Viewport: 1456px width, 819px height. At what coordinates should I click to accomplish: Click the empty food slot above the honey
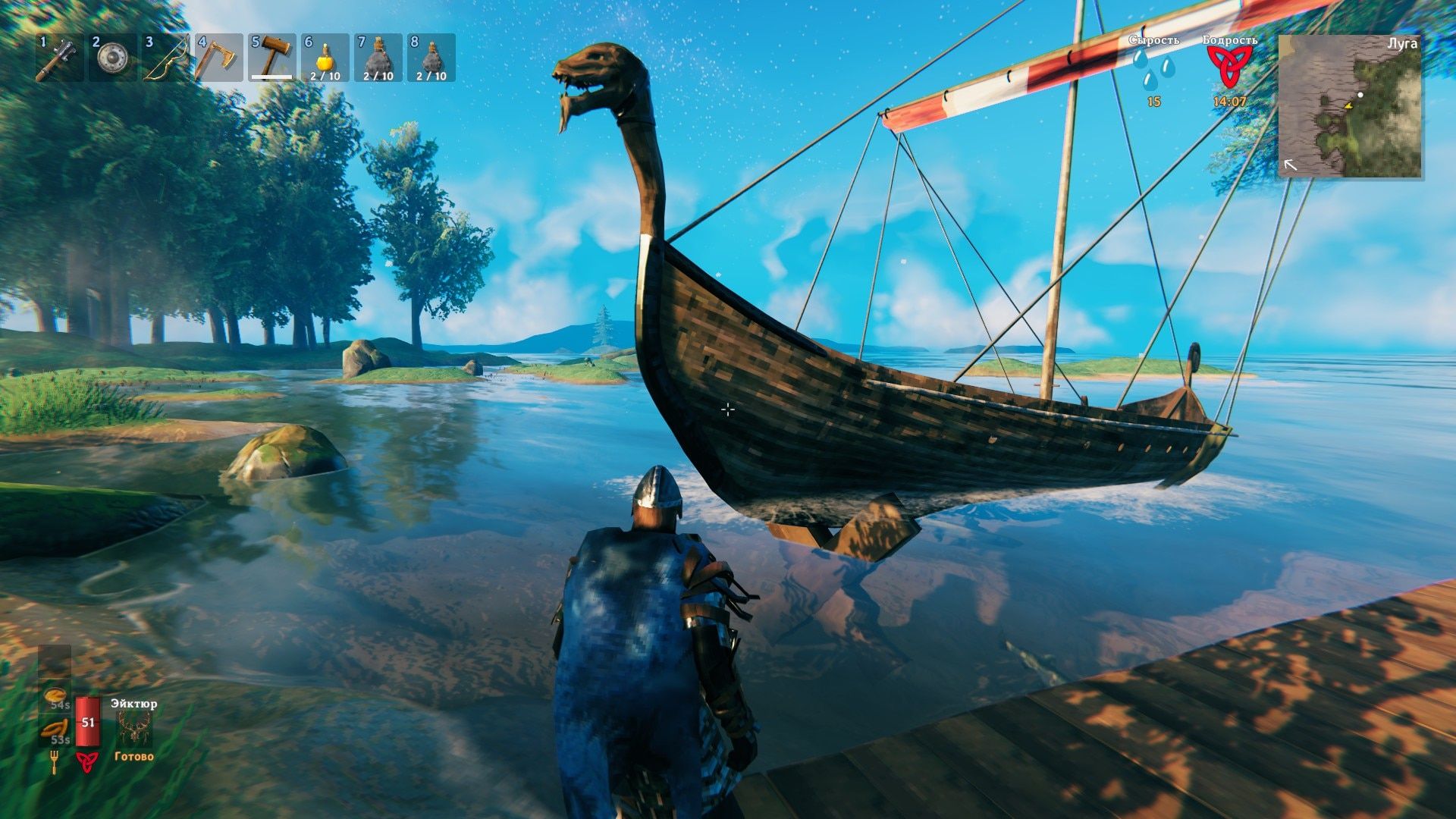[x=54, y=661]
